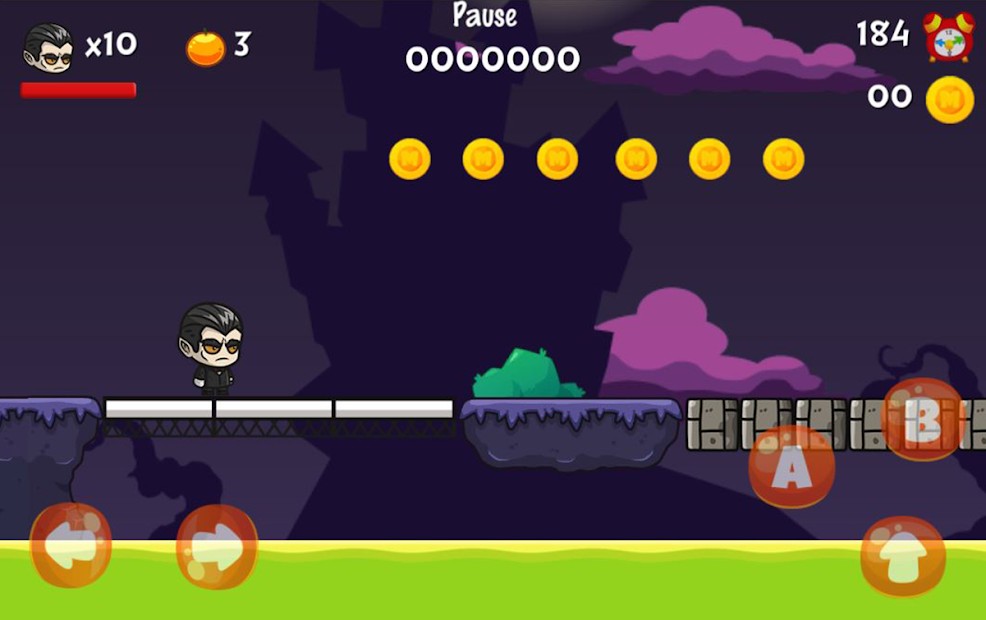Move right with the right arrow button
This screenshot has width=986, height=620.
pyautogui.click(x=217, y=546)
